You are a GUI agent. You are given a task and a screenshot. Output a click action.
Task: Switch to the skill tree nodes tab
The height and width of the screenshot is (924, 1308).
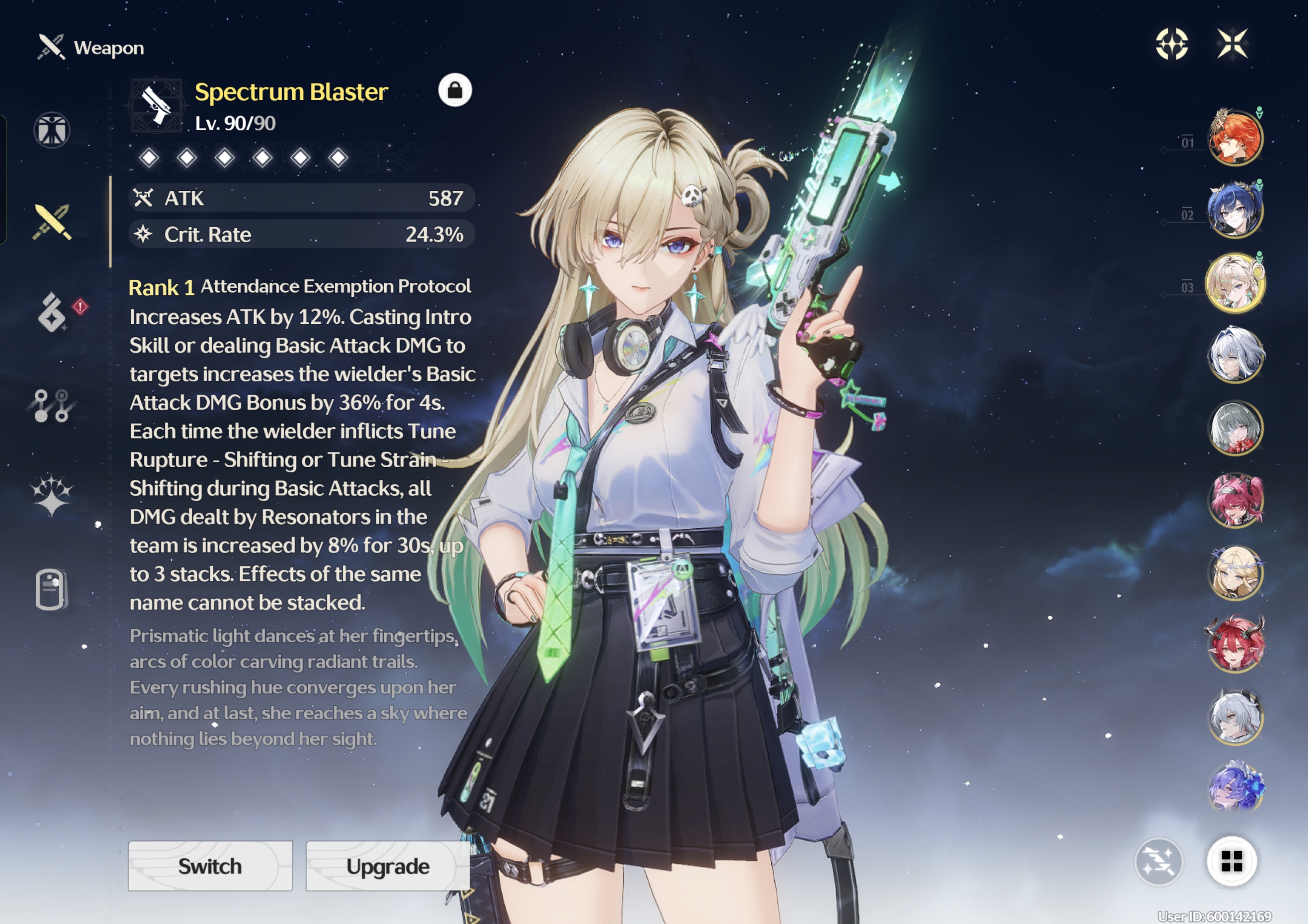[x=51, y=405]
